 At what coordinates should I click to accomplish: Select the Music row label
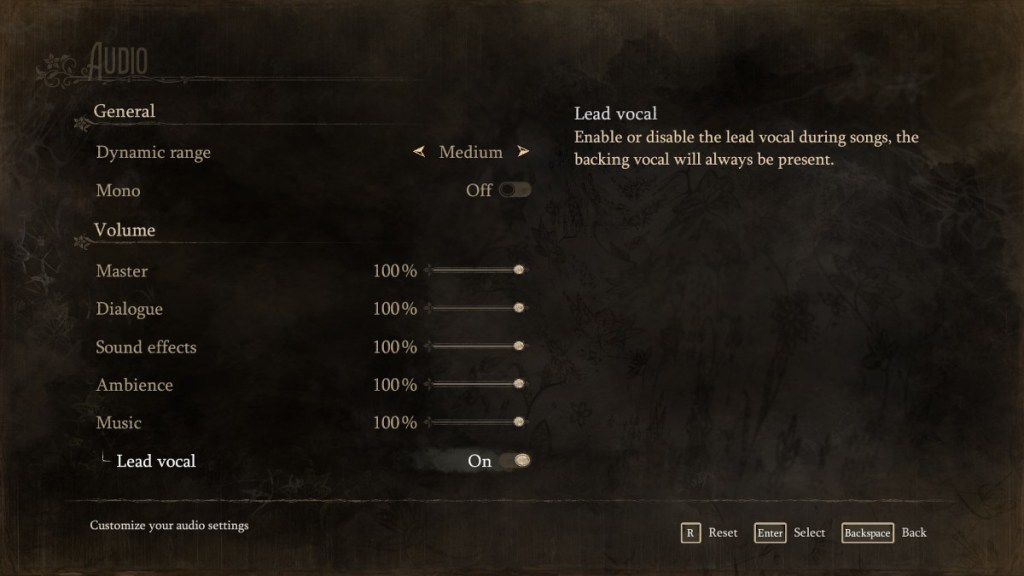tap(119, 423)
